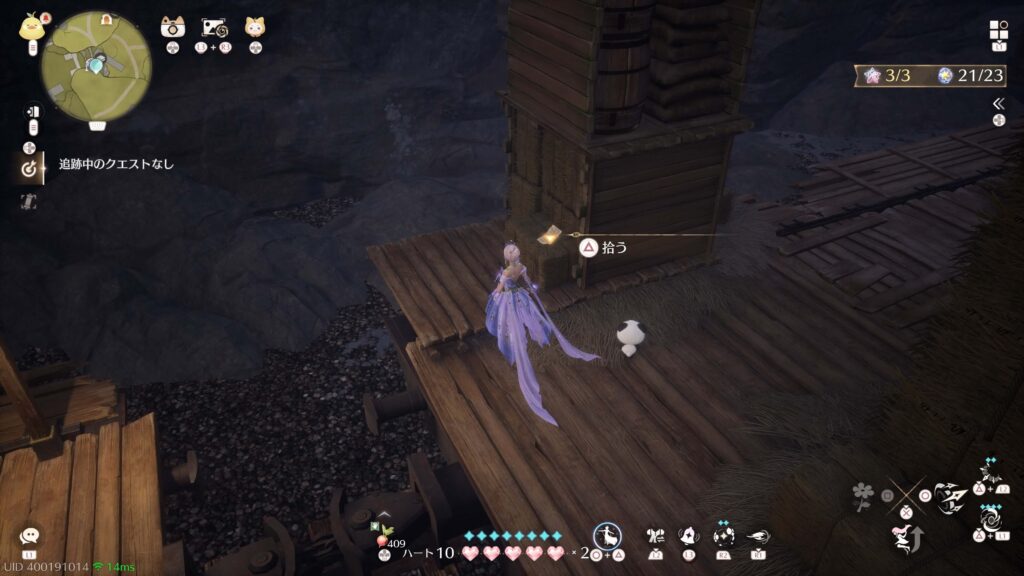Open the circular minimap

(x=96, y=65)
